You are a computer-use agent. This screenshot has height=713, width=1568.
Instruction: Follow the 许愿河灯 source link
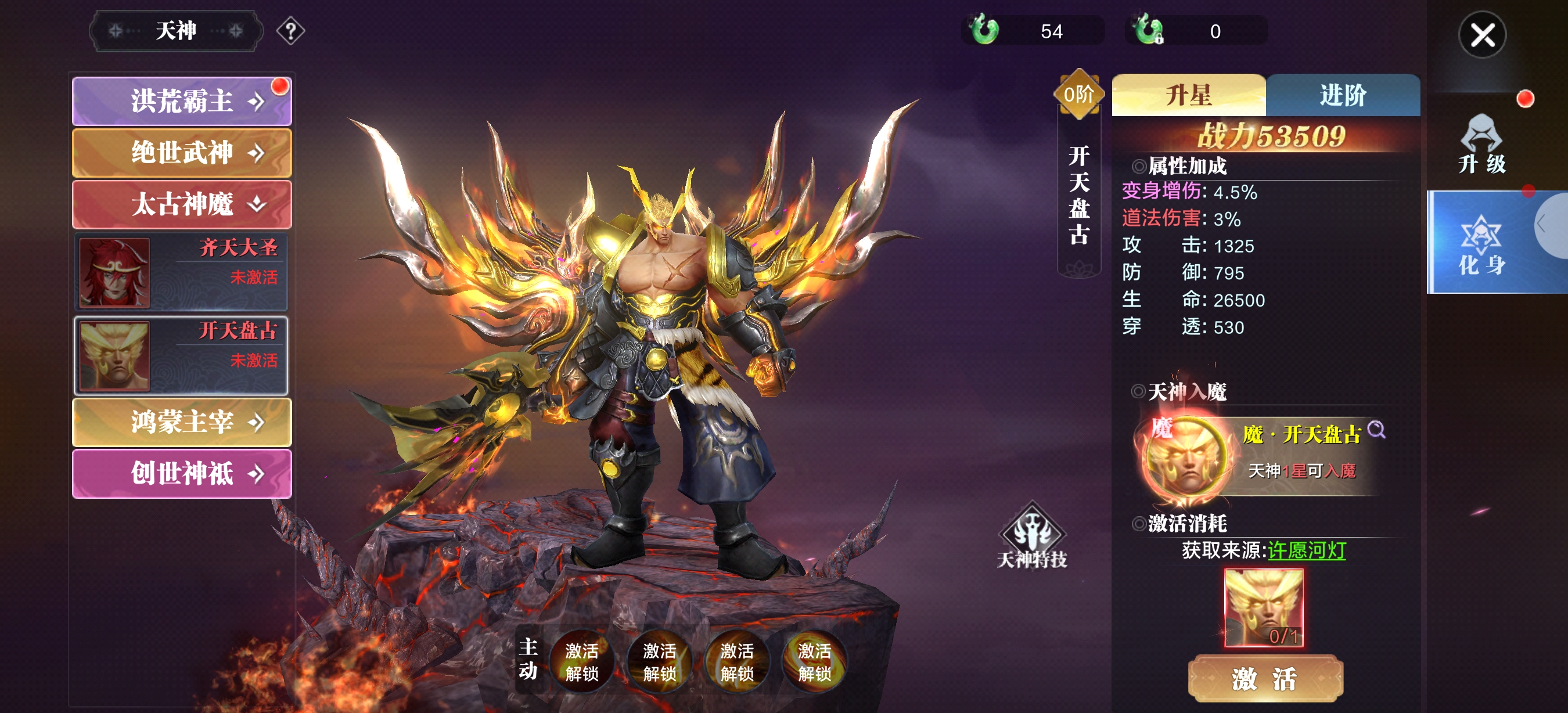tap(1306, 550)
